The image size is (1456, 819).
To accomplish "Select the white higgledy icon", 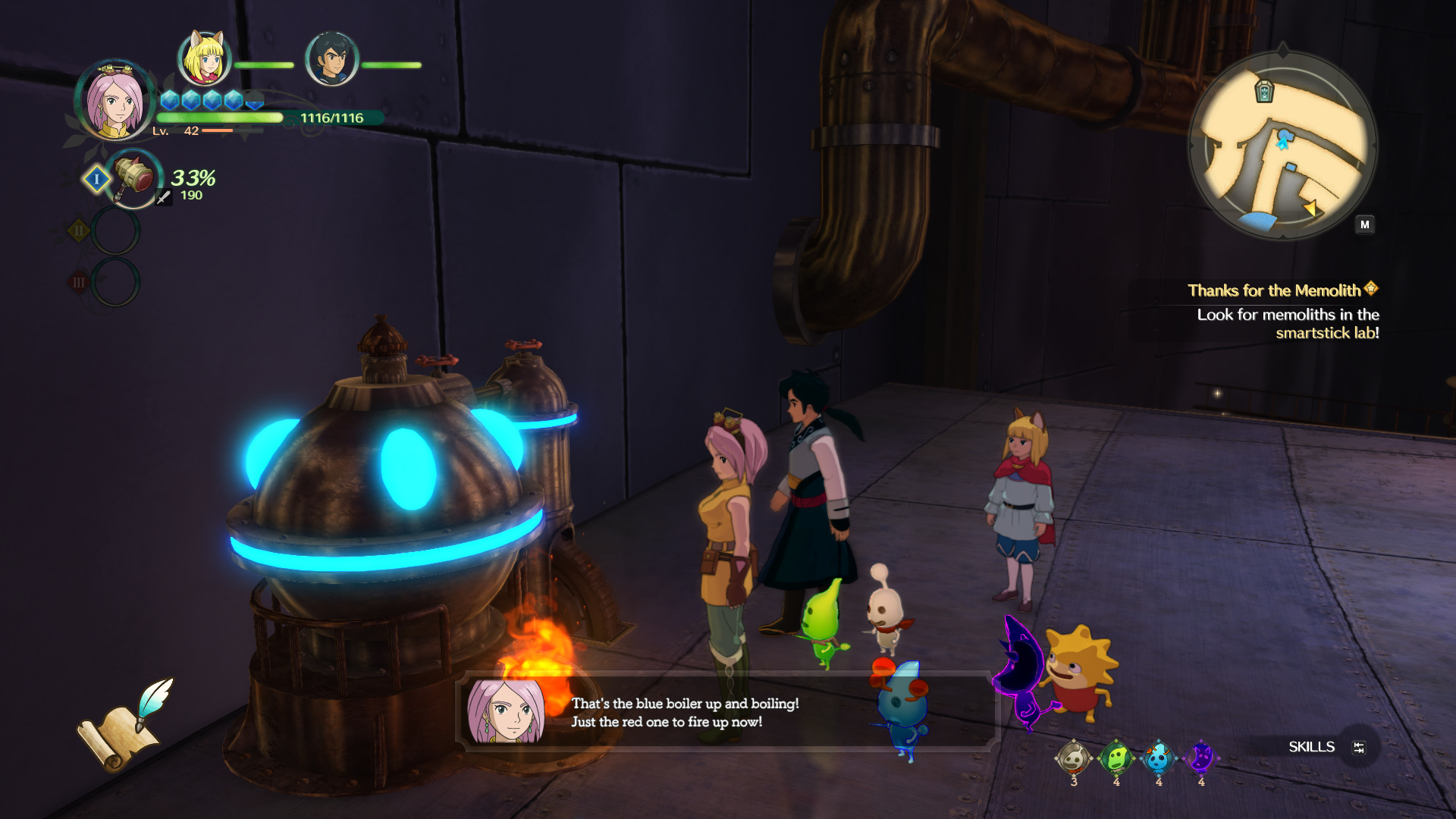I will click(x=1073, y=758).
